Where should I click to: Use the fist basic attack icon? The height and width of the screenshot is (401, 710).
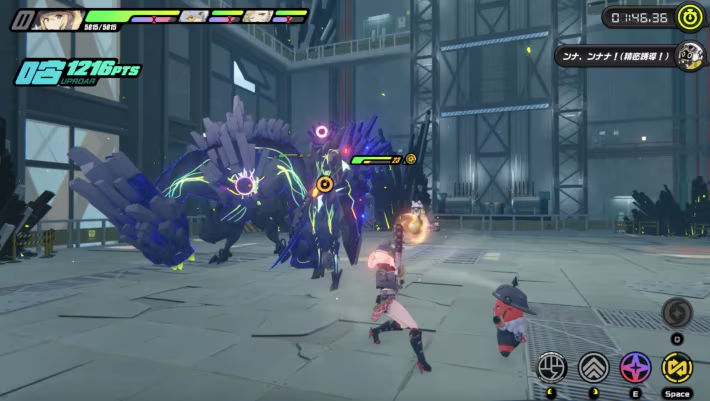pos(551,367)
